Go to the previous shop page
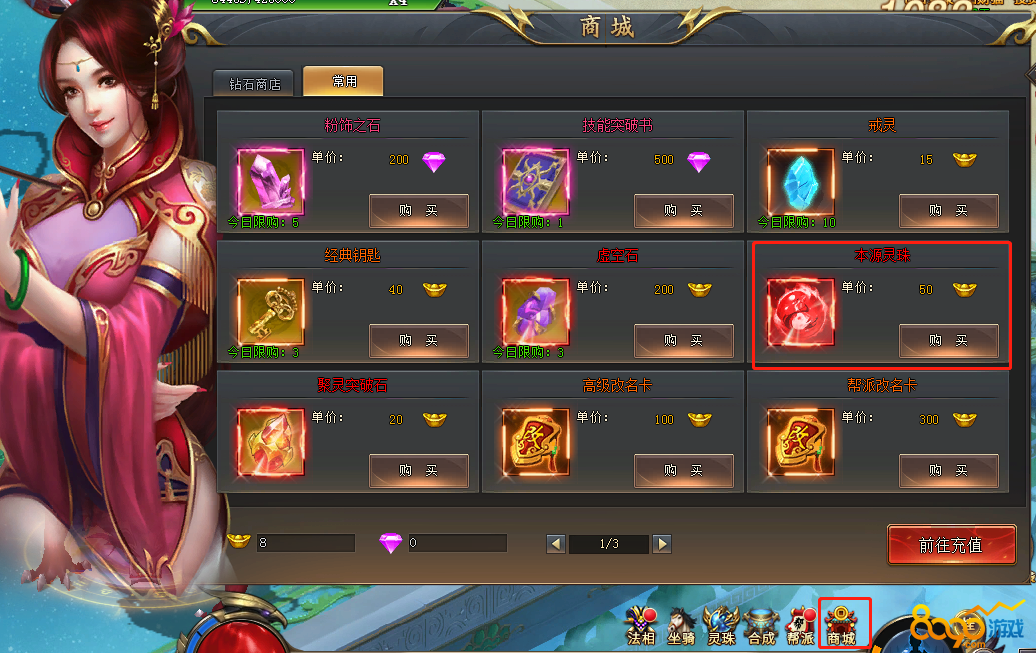Image resolution: width=1036 pixels, height=653 pixels. [x=556, y=544]
